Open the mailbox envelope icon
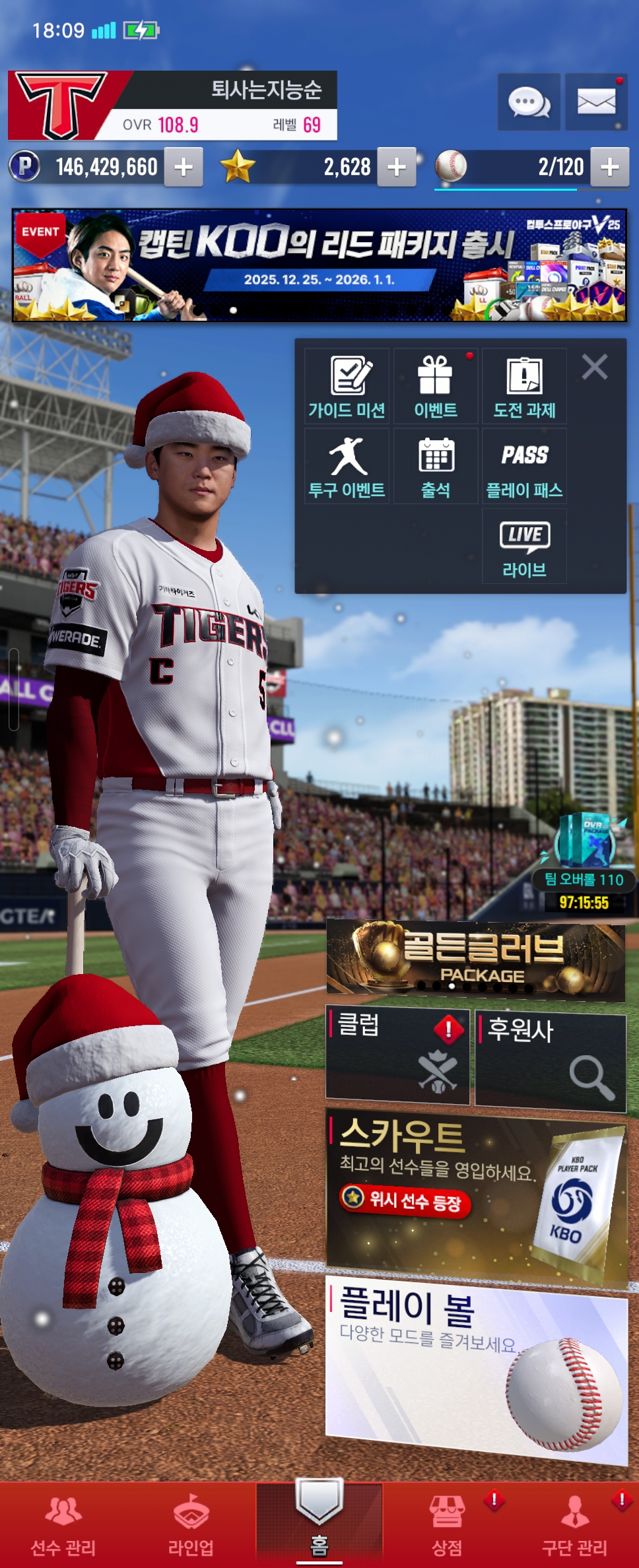 click(596, 102)
